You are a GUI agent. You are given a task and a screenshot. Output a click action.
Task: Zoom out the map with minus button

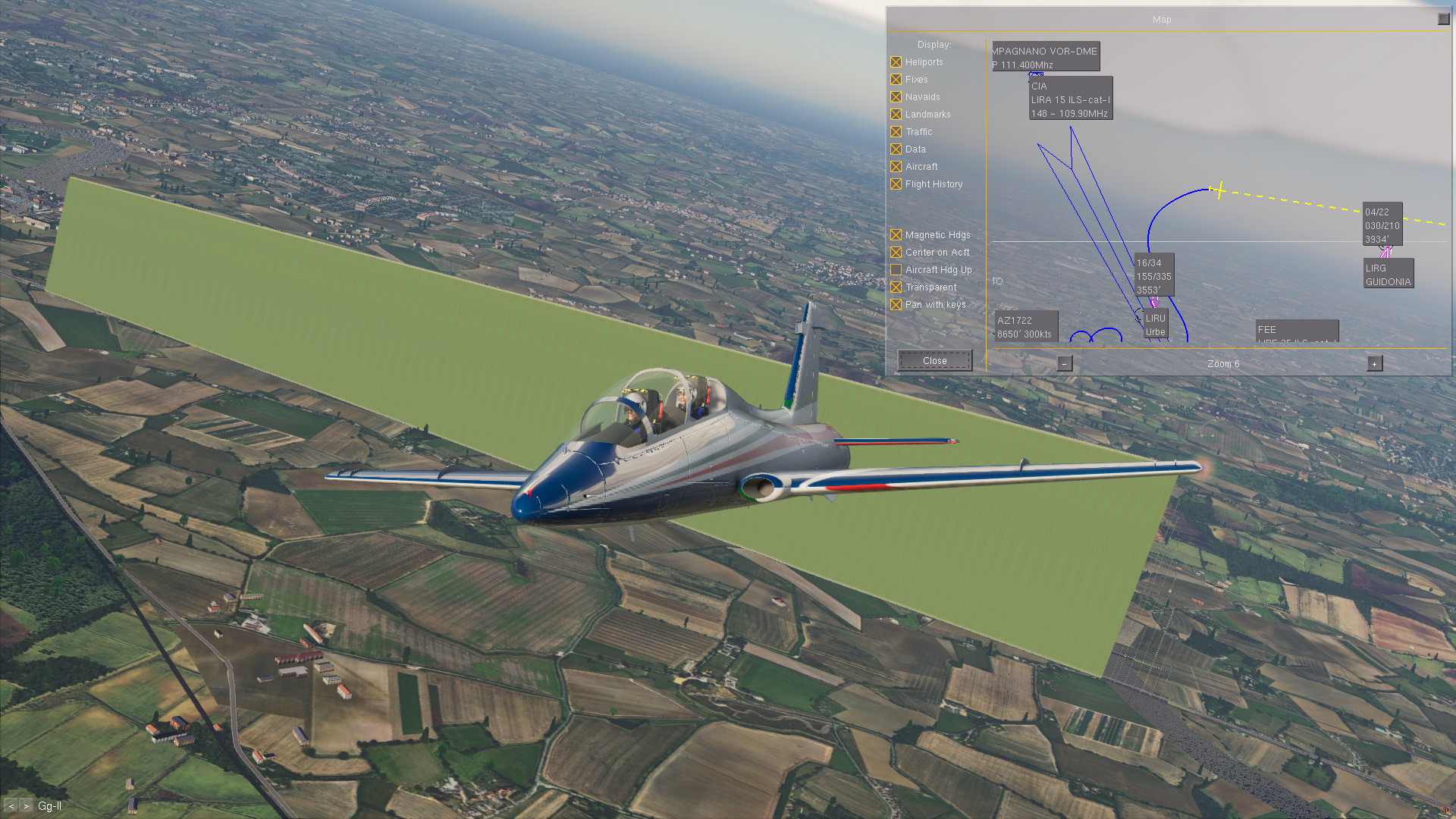click(1065, 364)
